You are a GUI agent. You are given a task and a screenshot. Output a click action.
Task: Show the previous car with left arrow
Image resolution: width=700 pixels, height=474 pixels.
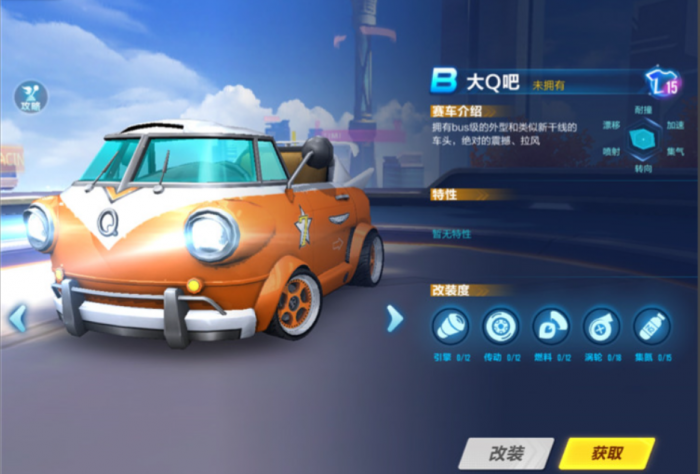(17, 319)
